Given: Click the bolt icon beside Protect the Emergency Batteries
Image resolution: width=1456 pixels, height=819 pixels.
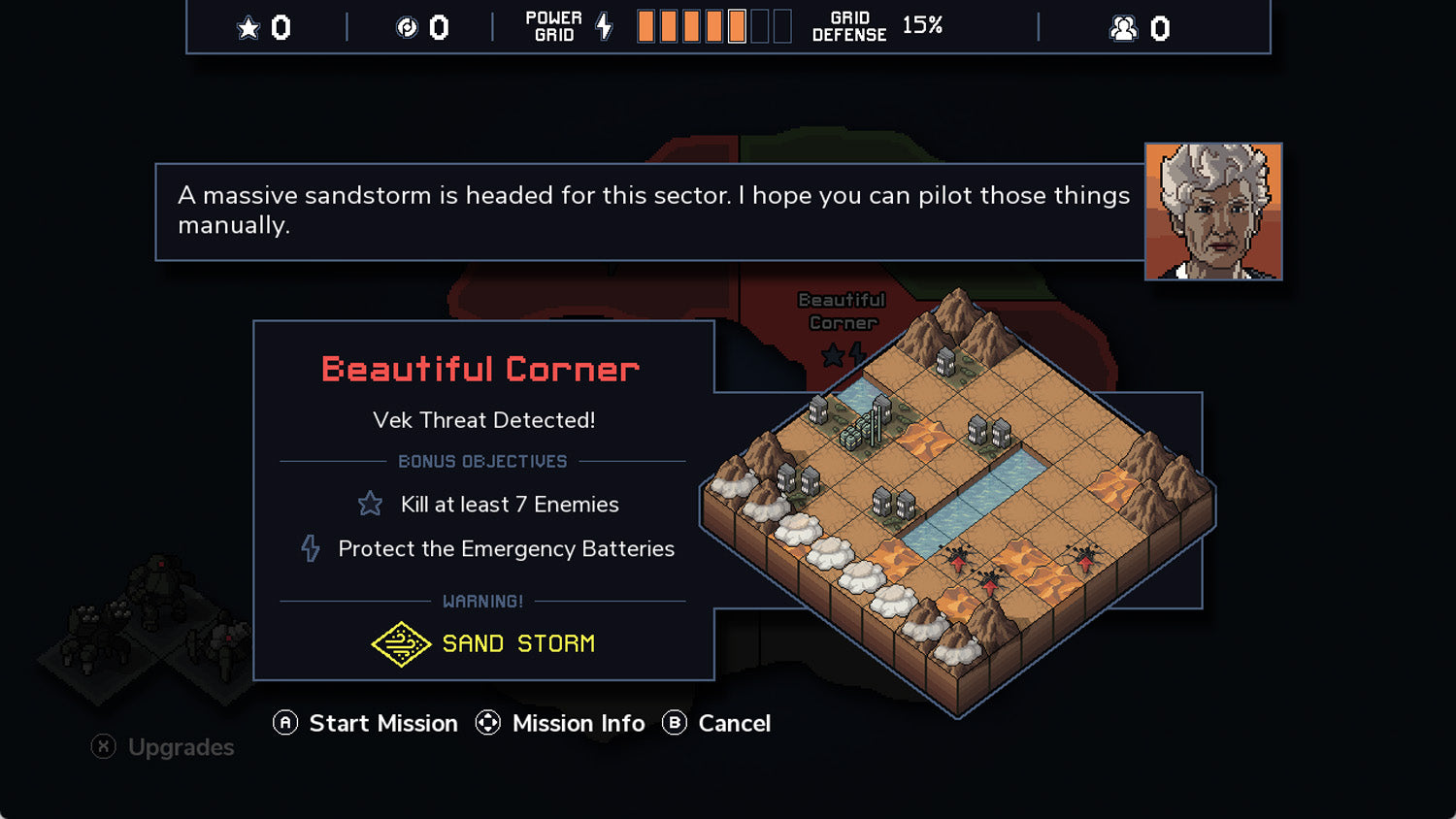Looking at the screenshot, I should tap(311, 548).
